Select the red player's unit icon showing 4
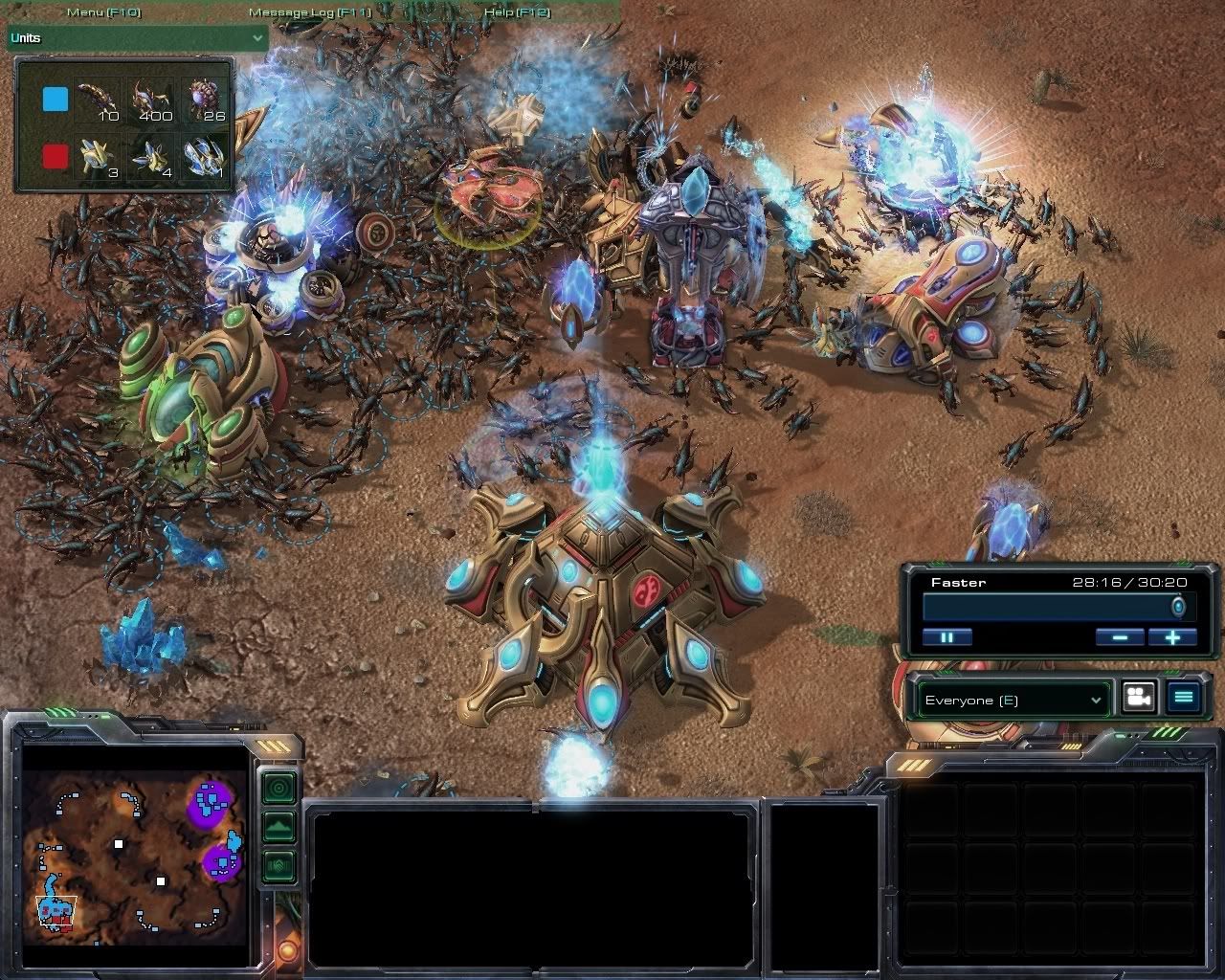Image resolution: width=1225 pixels, height=980 pixels. [x=152, y=157]
